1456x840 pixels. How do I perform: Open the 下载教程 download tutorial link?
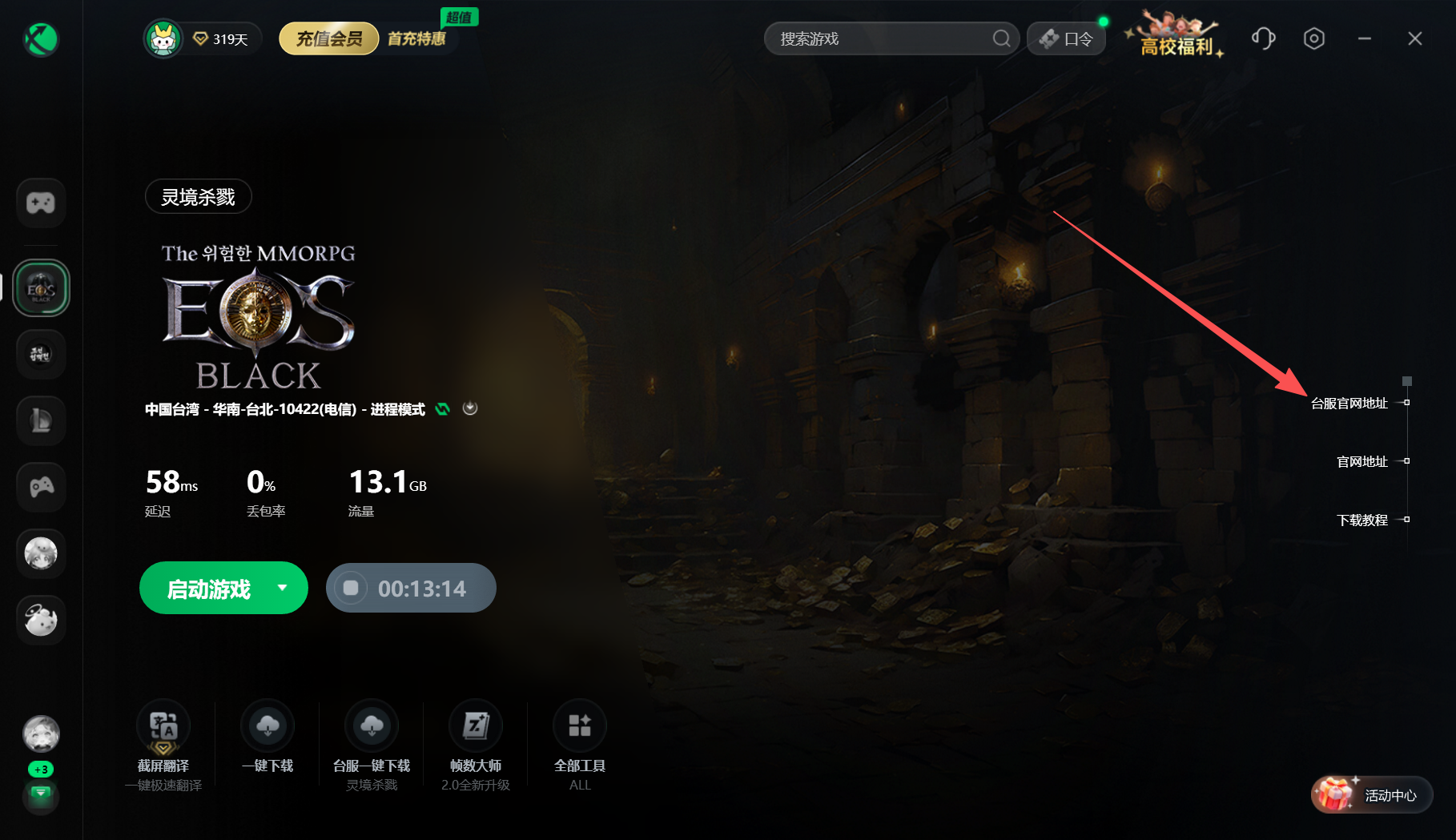point(1362,520)
